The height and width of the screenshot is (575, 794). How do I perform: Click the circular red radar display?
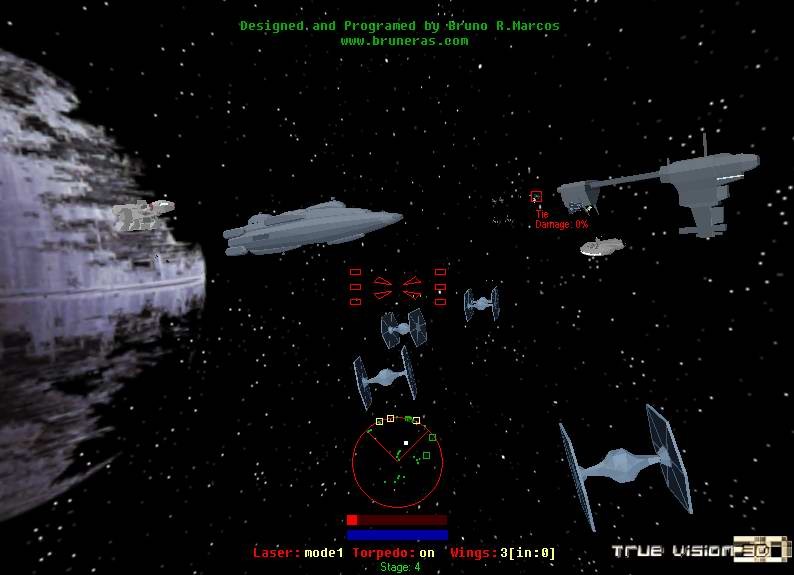(x=397, y=463)
